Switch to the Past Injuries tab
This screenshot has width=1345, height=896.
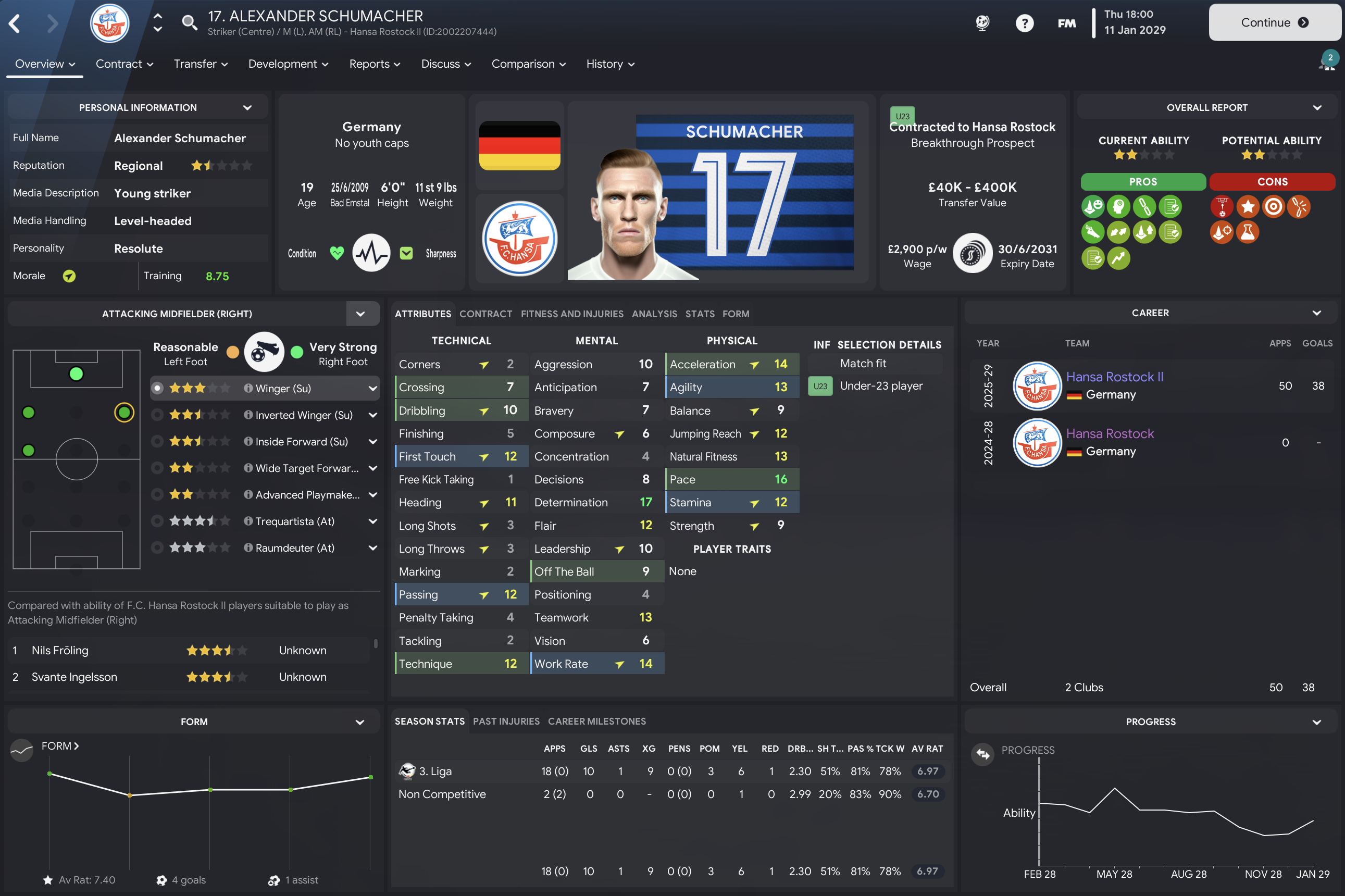pyautogui.click(x=506, y=721)
